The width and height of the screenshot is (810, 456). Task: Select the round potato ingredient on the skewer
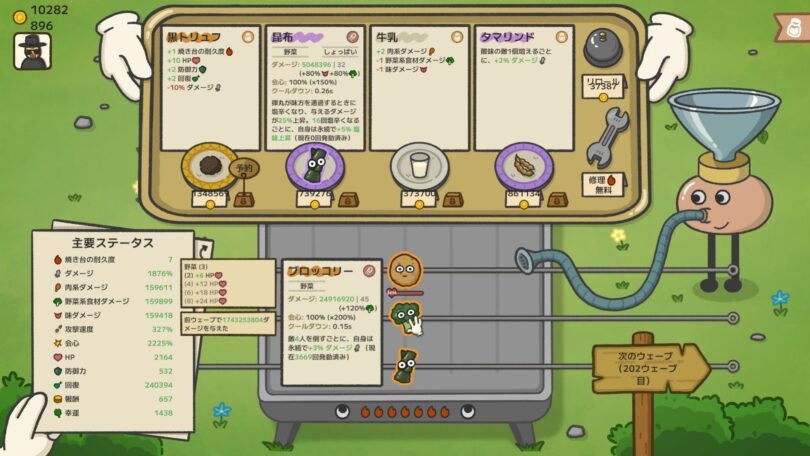coord(405,270)
